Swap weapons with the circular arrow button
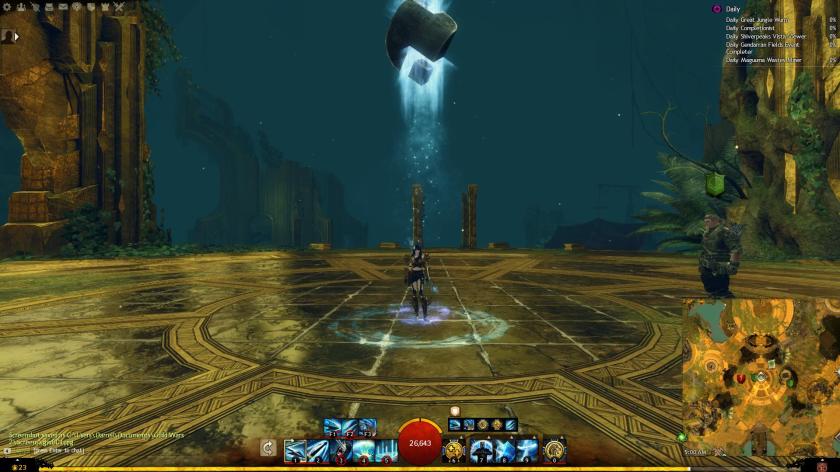 pos(268,449)
